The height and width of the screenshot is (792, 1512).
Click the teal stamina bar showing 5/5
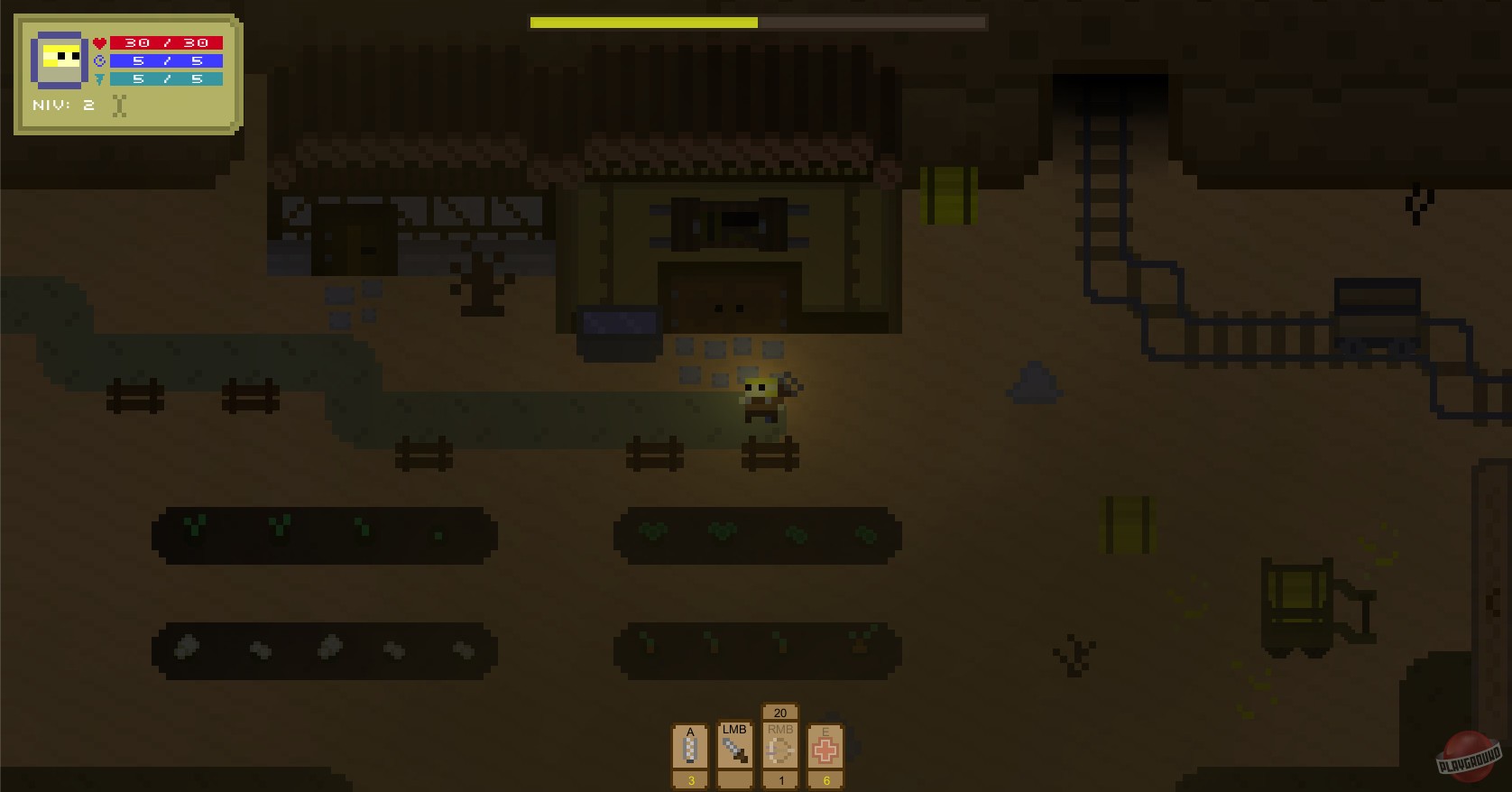[x=167, y=78]
